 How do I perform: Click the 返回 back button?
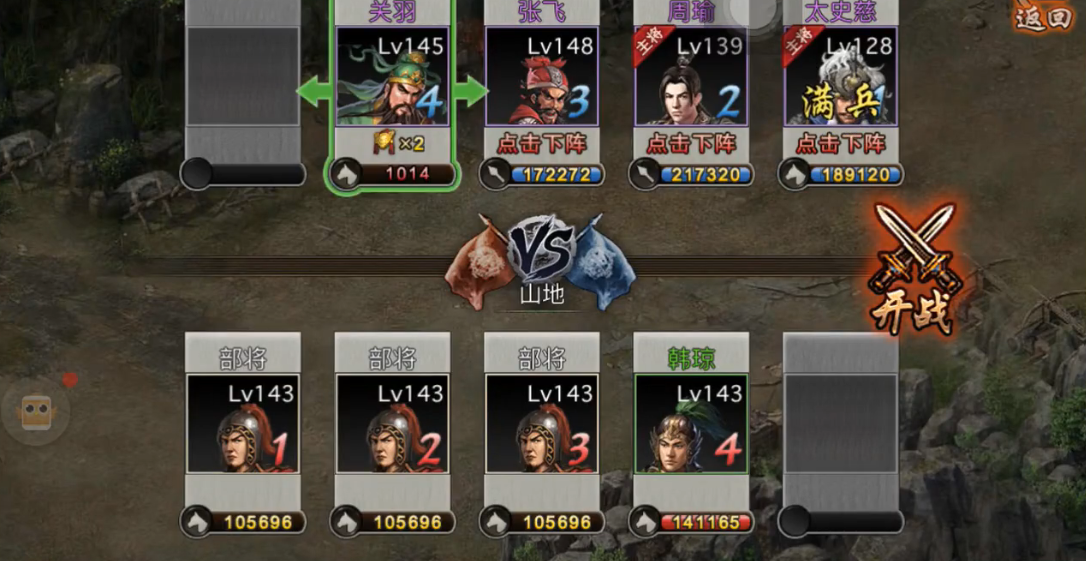(x=1042, y=17)
